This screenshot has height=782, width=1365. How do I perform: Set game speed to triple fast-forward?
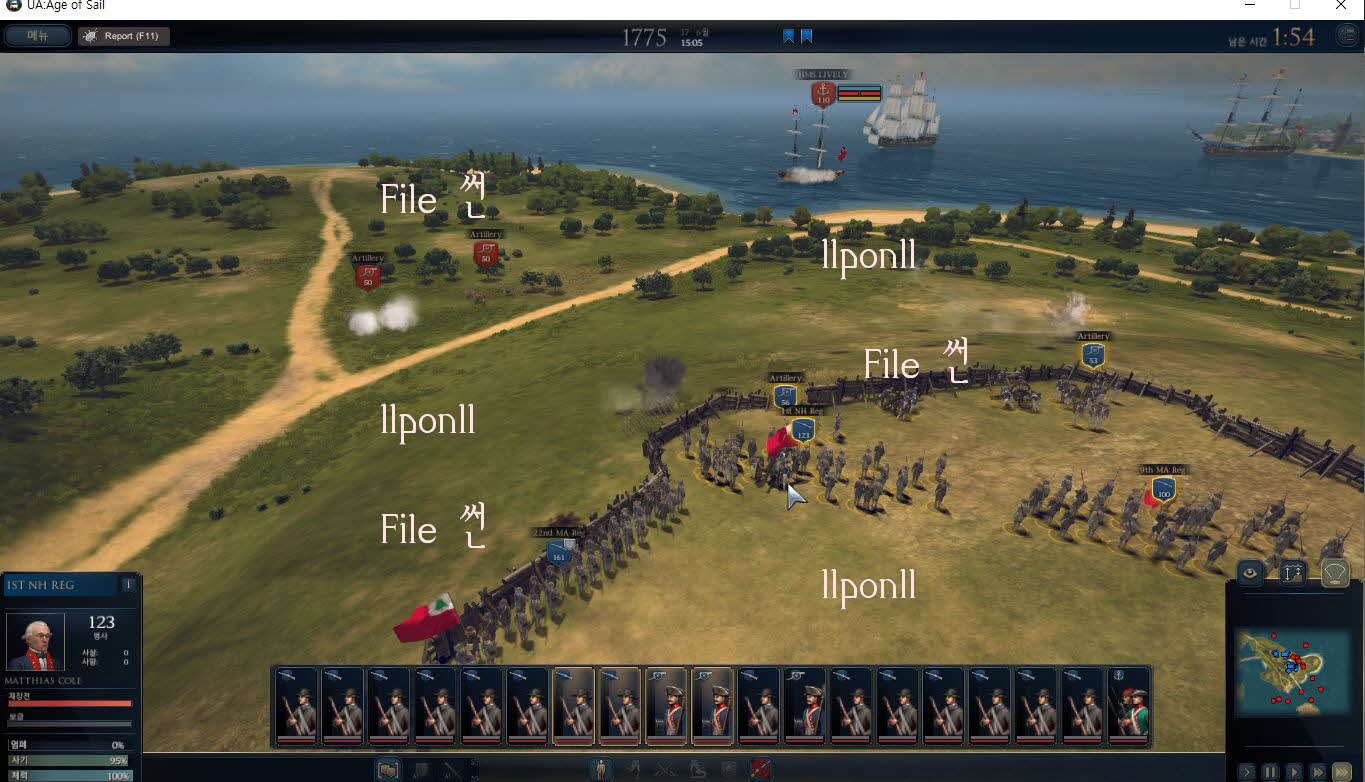coord(1342,772)
